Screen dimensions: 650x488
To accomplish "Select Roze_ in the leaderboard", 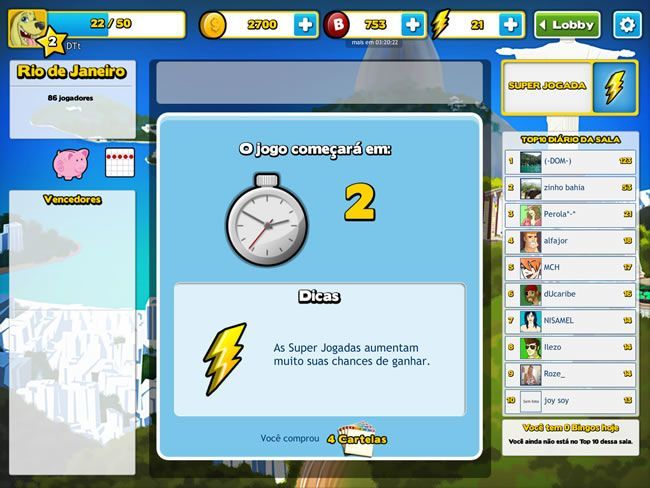I will click(x=570, y=375).
